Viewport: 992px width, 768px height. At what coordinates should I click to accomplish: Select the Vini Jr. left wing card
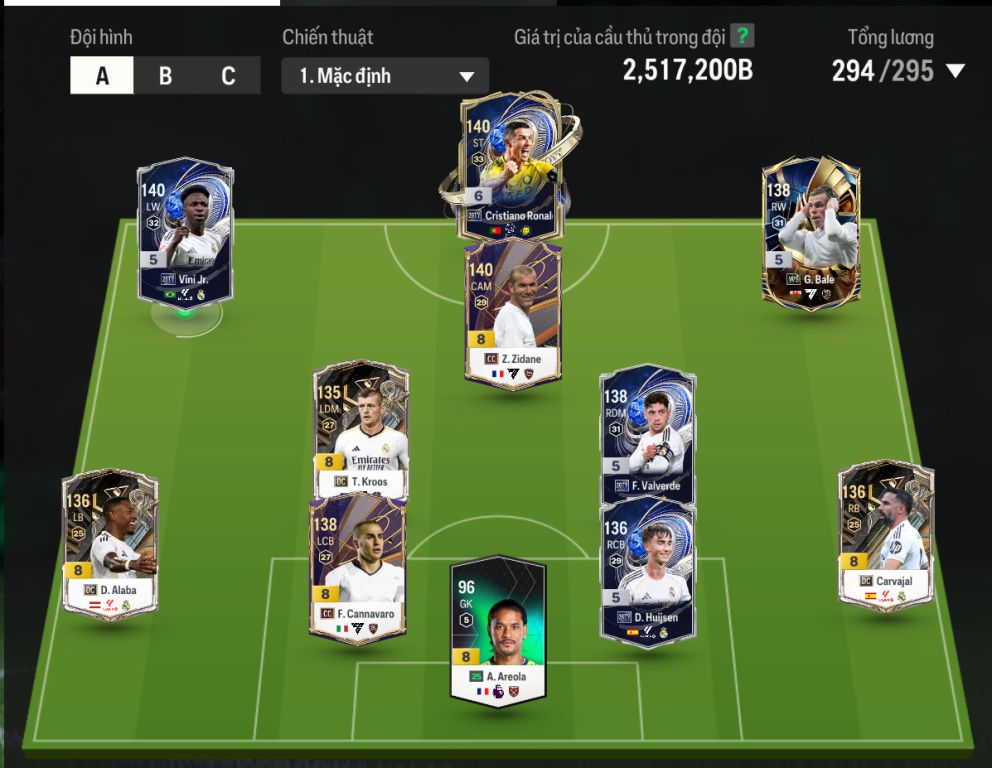tap(185, 230)
